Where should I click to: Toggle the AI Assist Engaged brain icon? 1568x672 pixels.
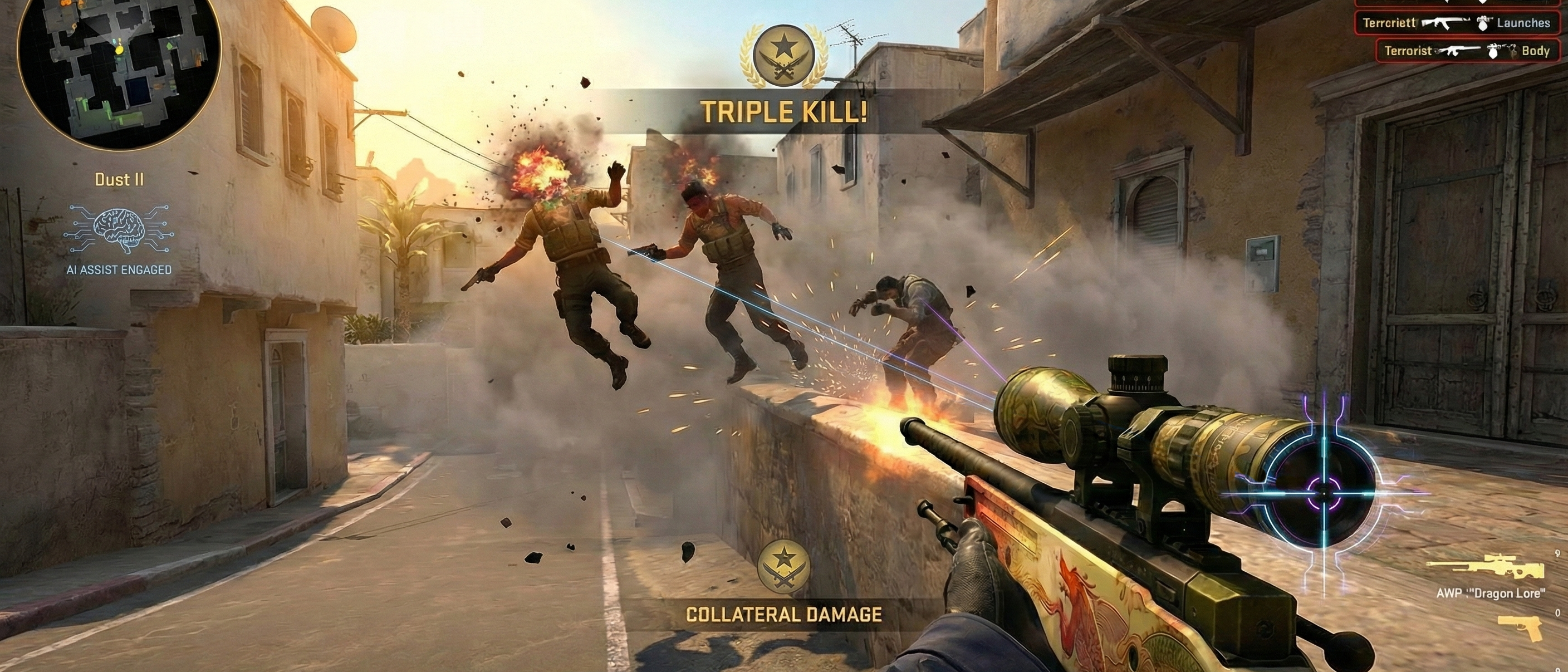click(x=119, y=229)
